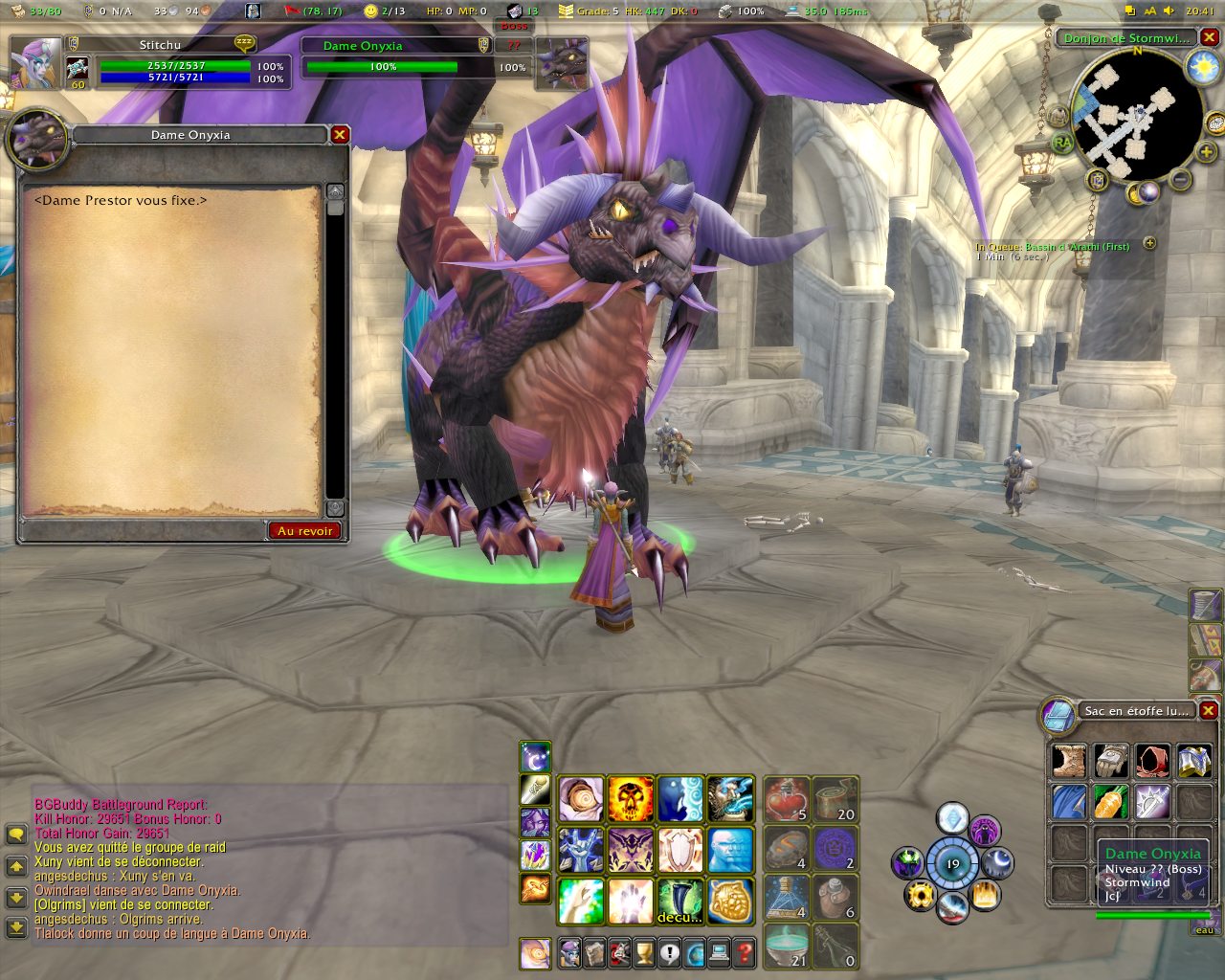Expand the Bassin d'Arathi queue tracker
This screenshot has height=980, width=1225.
coord(1149,244)
